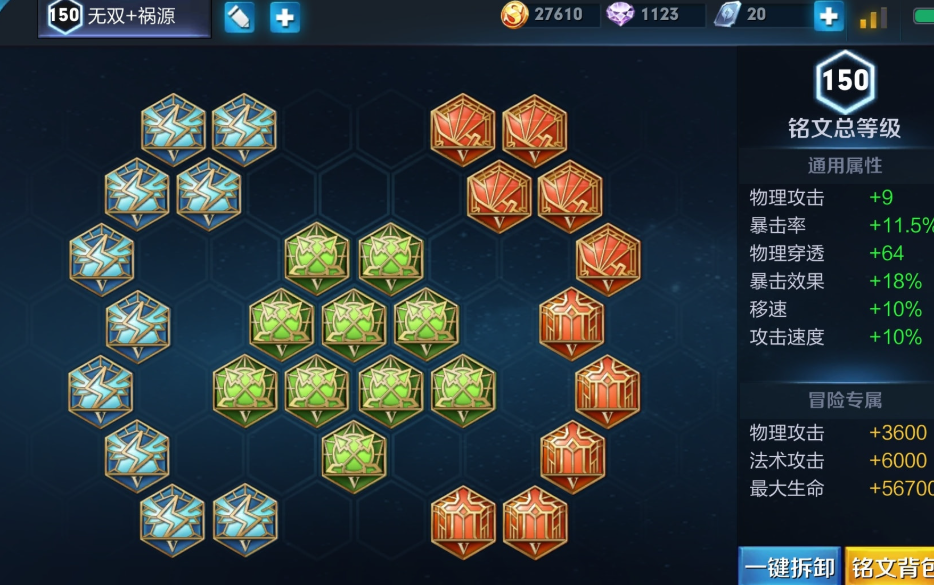Open the 无双+祸源 rune page selector
The height and width of the screenshot is (585, 934).
[124, 17]
